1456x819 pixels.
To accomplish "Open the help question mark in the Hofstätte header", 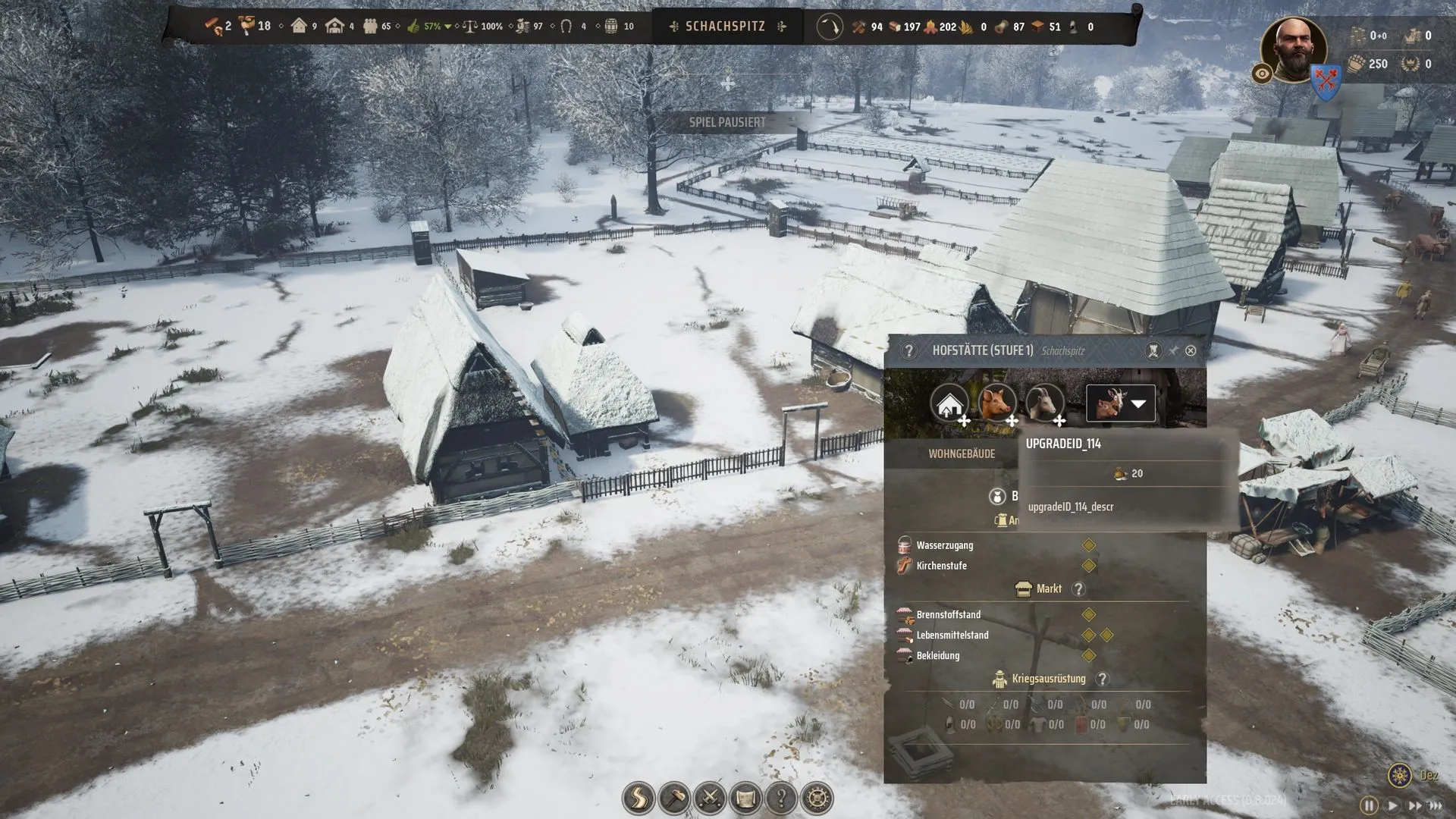I will (x=908, y=350).
